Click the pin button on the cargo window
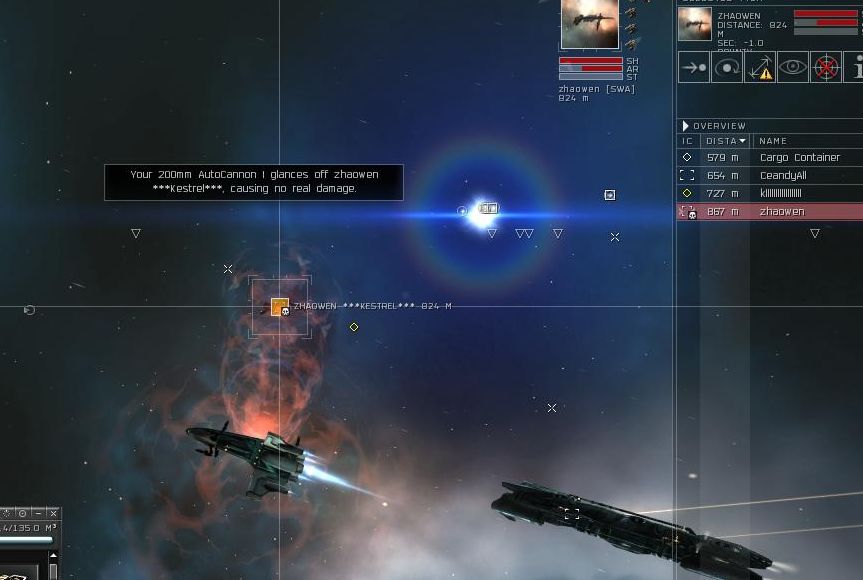863x580 pixels. coord(22,514)
